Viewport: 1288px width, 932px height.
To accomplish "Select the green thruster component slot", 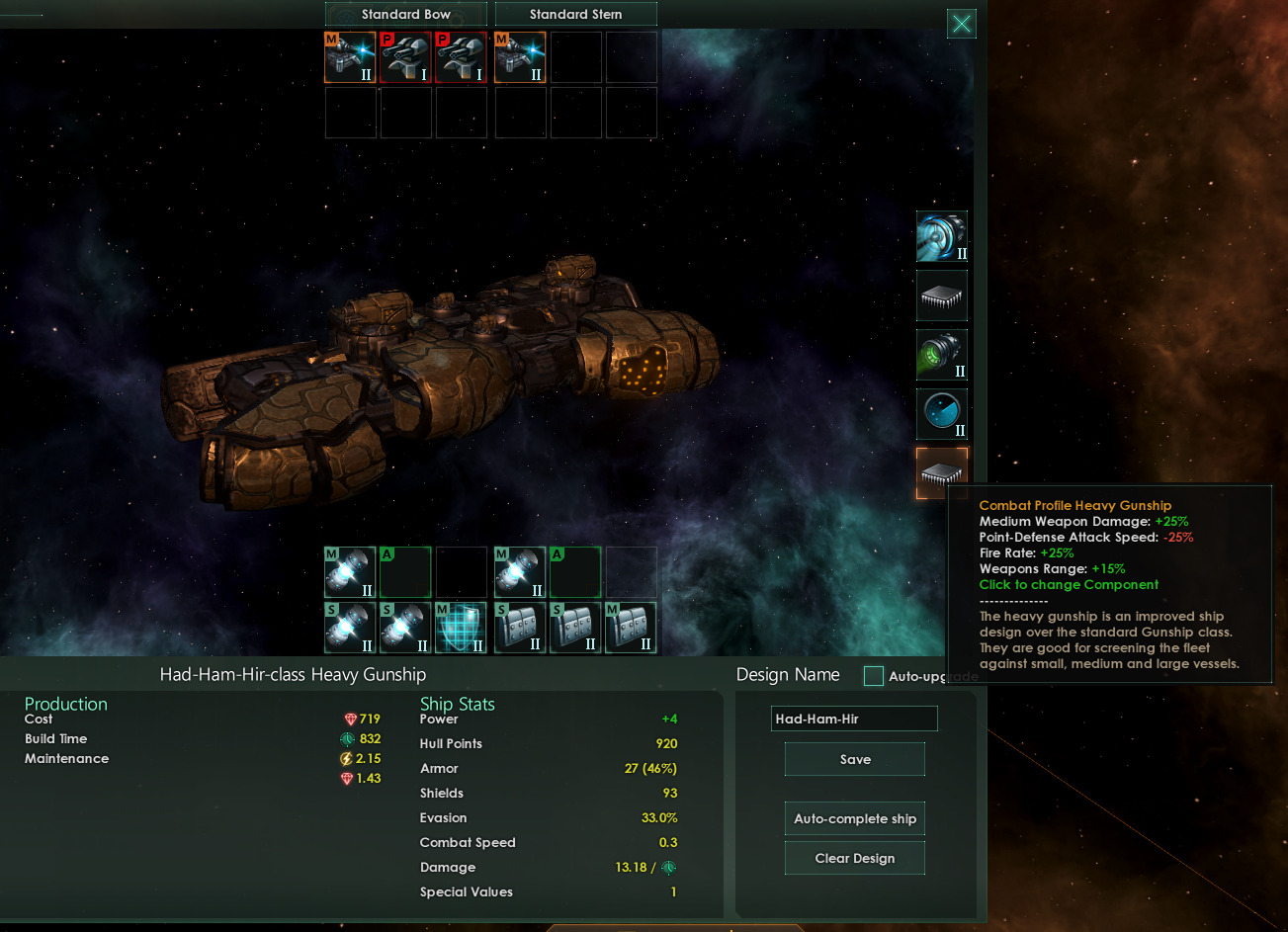I will (x=941, y=355).
